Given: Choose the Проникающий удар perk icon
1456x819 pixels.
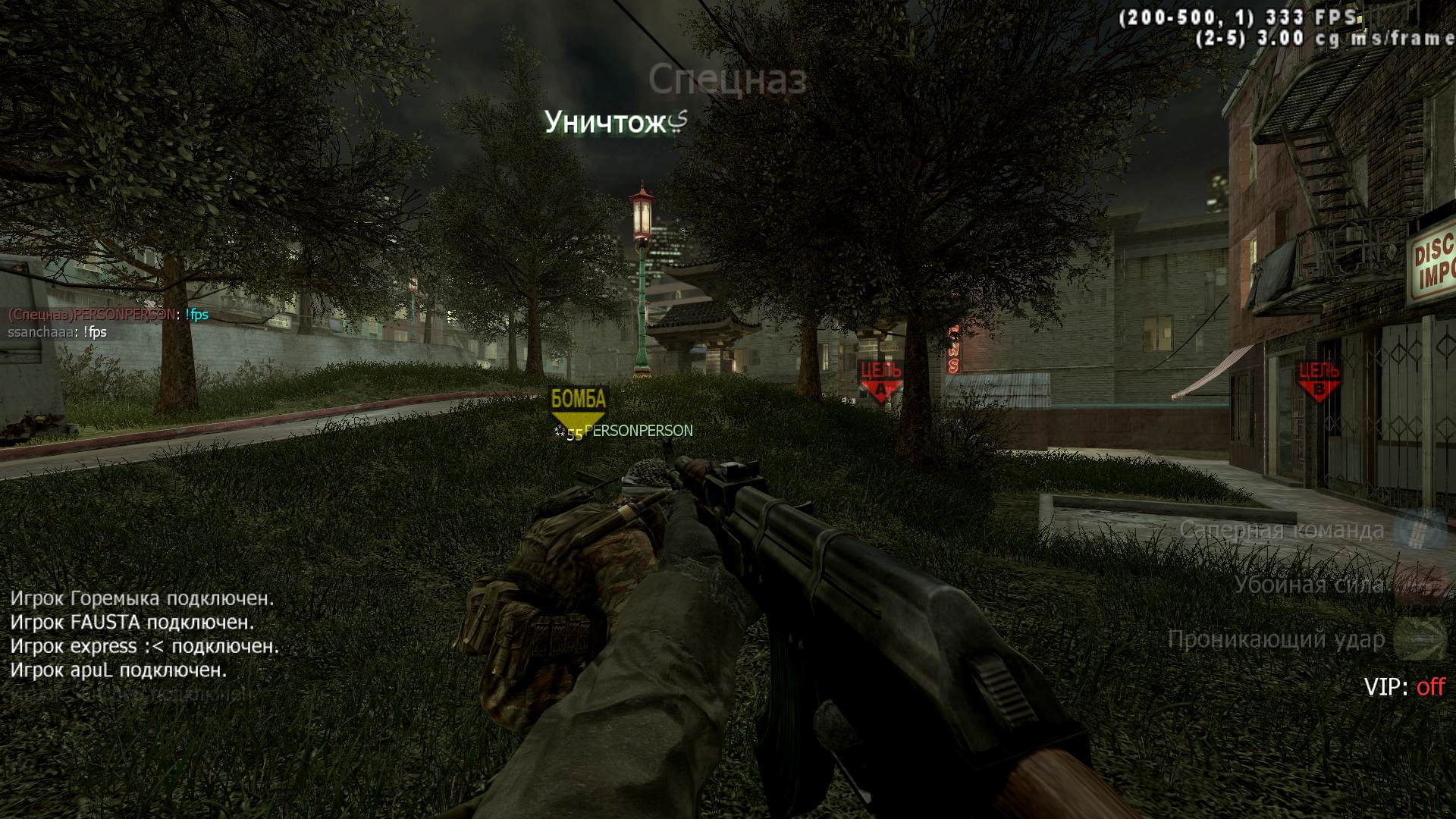Looking at the screenshot, I should [x=1423, y=639].
